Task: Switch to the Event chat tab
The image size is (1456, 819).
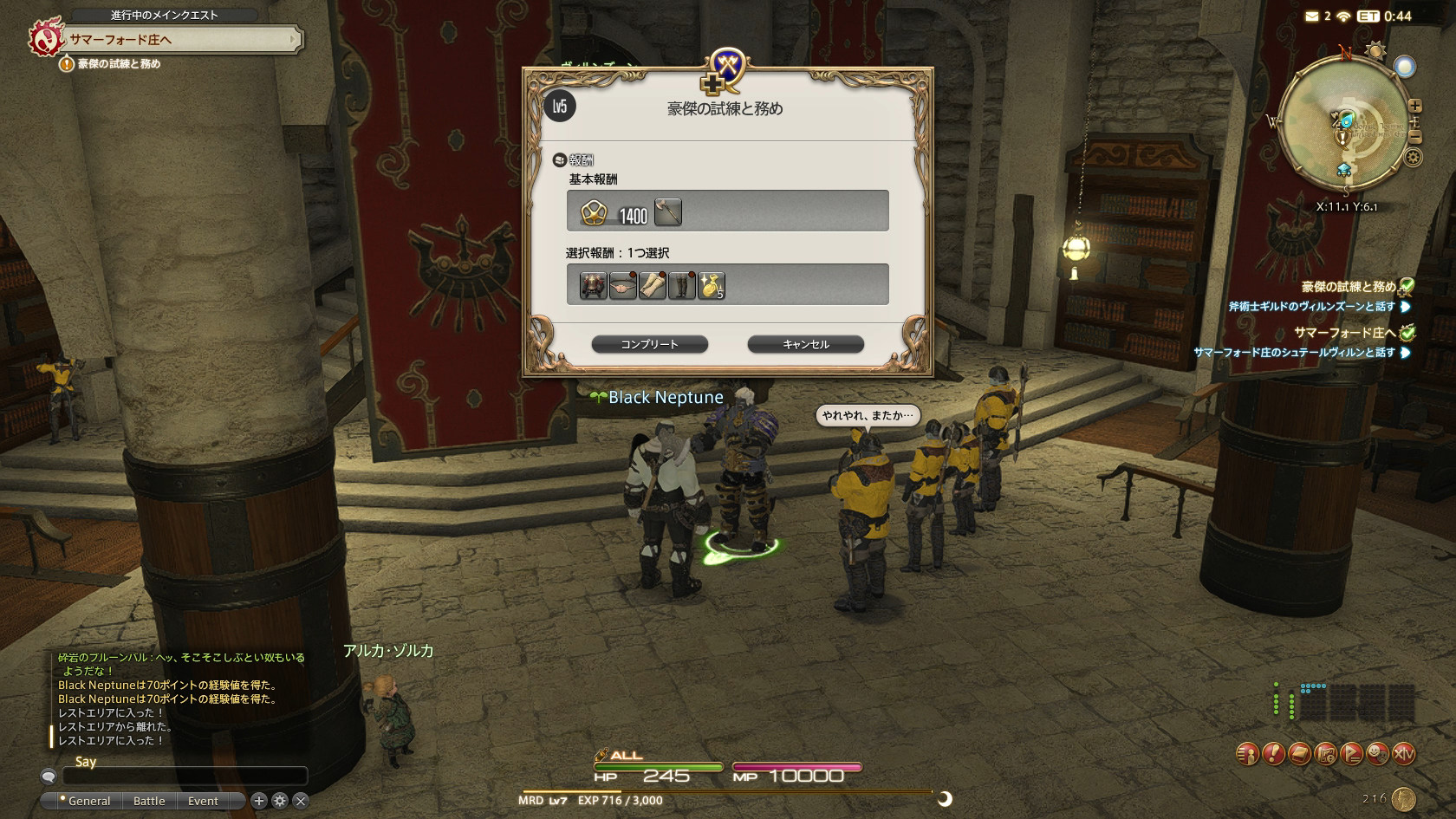Action: [203, 801]
